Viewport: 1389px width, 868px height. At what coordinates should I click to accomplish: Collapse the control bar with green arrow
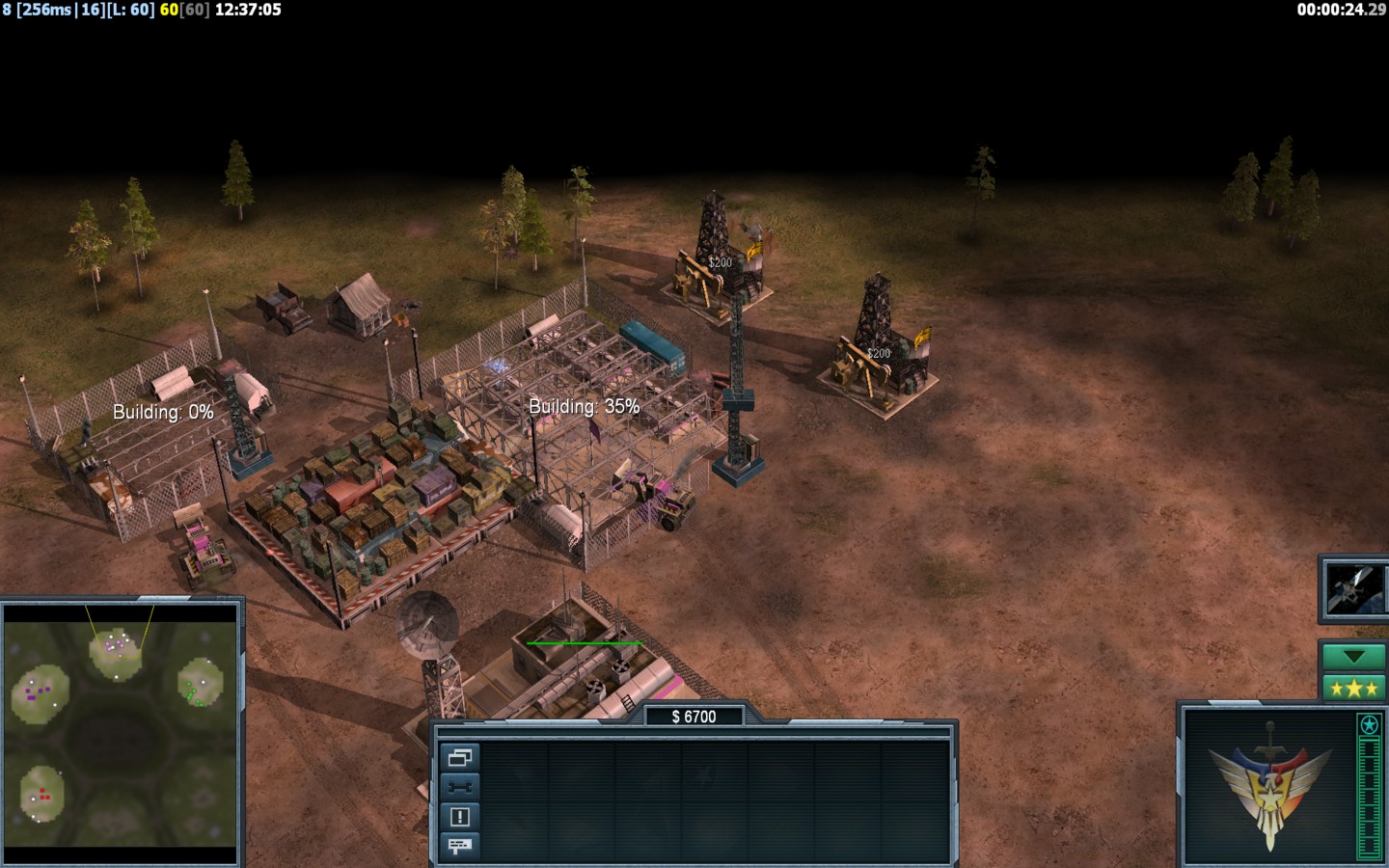(1352, 657)
